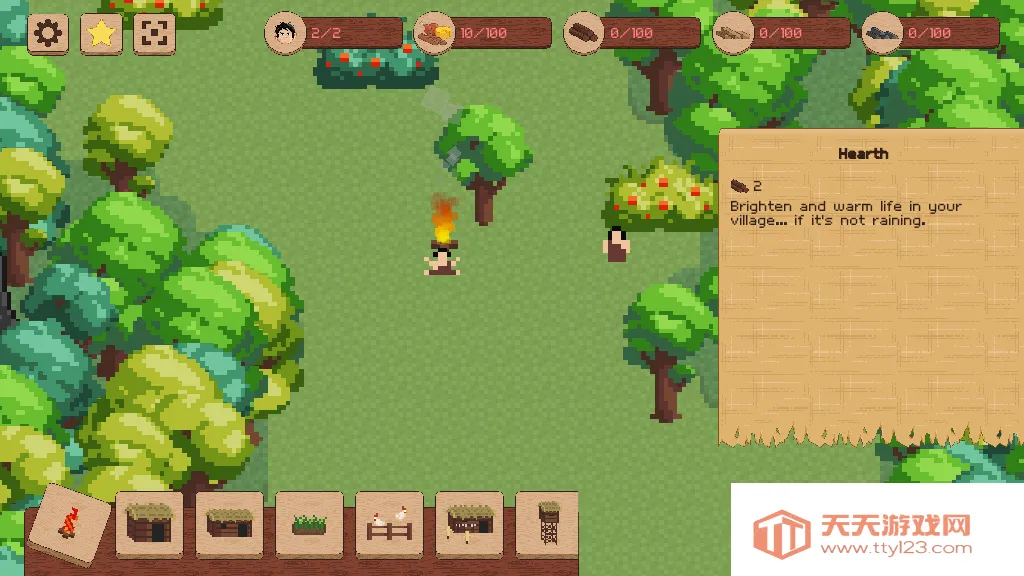
Task: Click the yellow star button
Action: point(101,34)
